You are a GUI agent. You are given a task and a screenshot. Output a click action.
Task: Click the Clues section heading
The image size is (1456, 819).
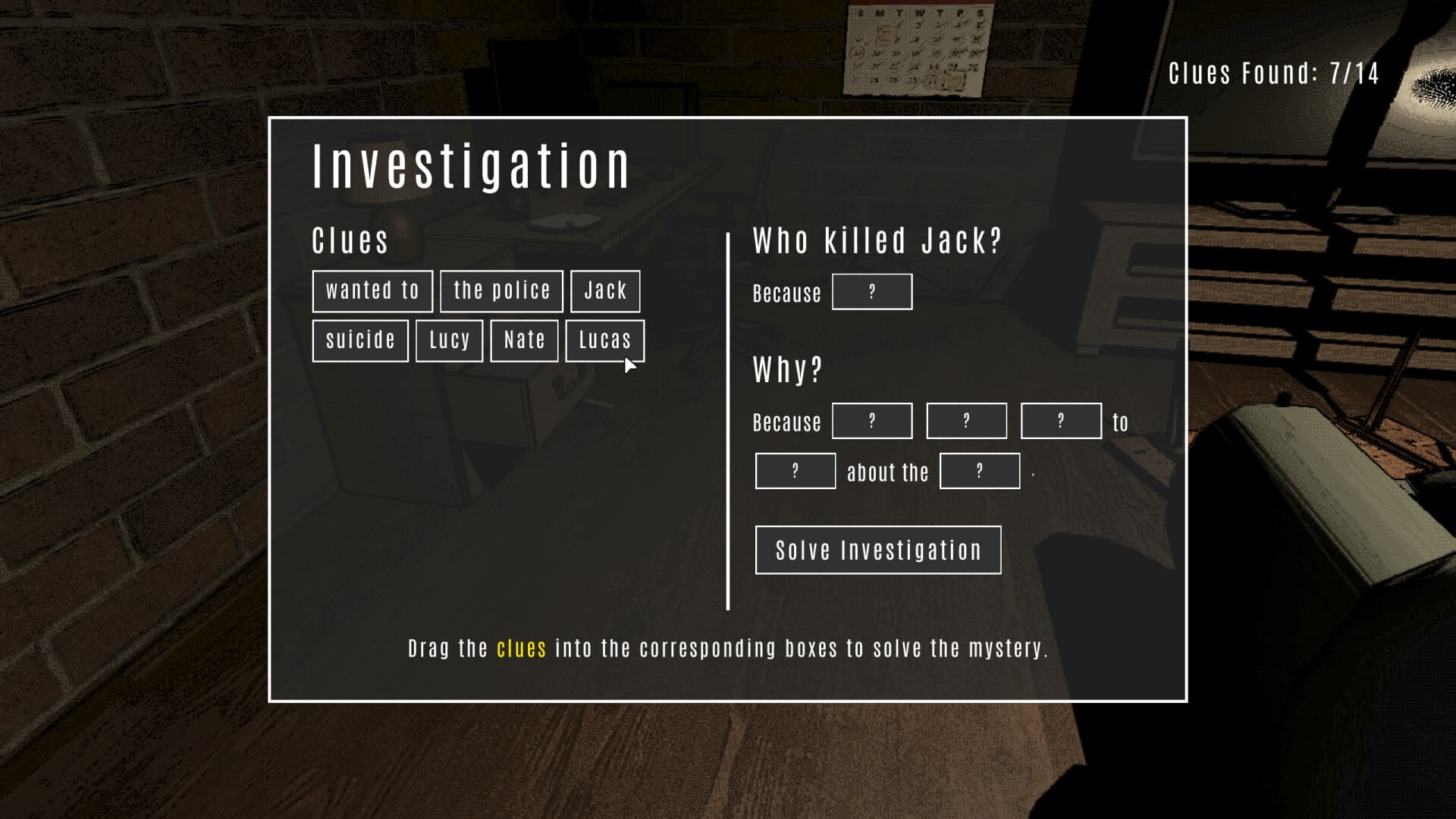click(x=350, y=240)
